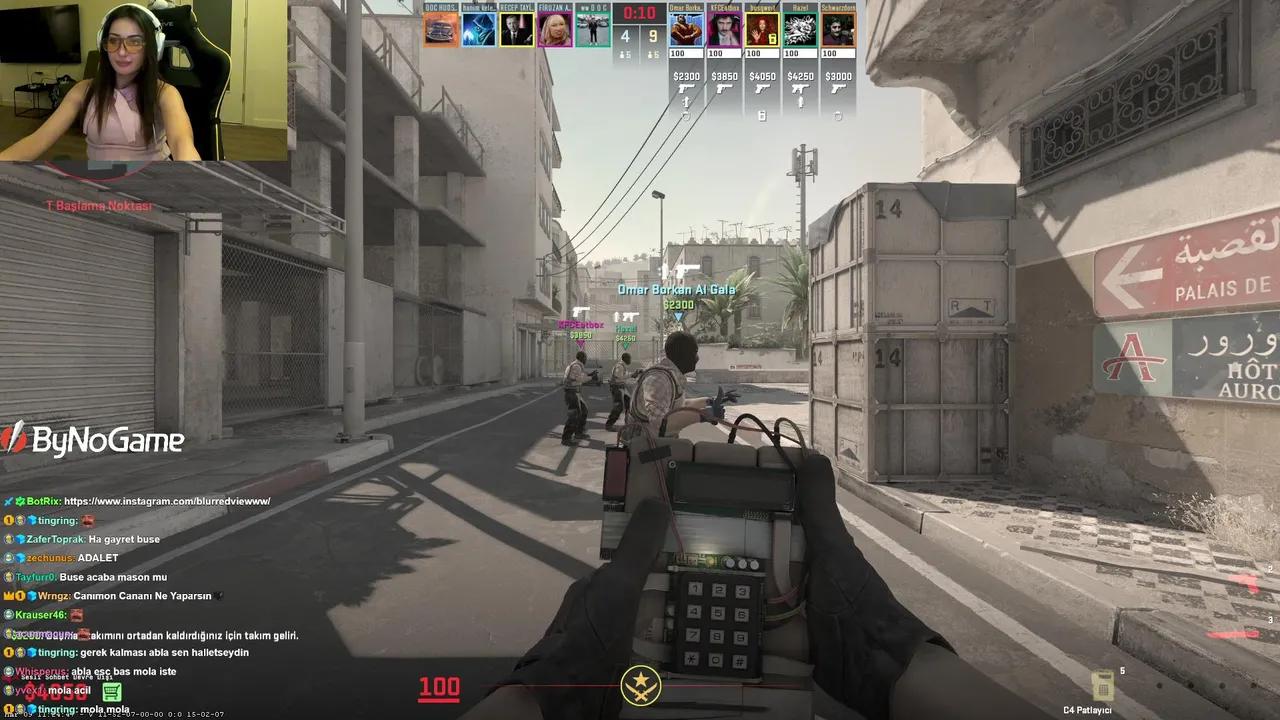Click DOC HUDS' player avatar
The width and height of the screenshot is (1280, 720).
(441, 30)
